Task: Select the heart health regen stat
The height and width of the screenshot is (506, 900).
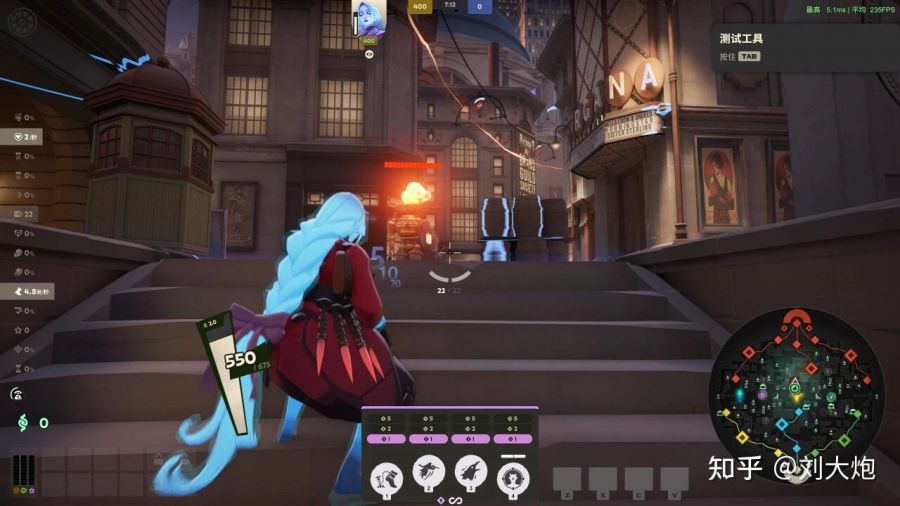Action: pyautogui.click(x=24, y=137)
